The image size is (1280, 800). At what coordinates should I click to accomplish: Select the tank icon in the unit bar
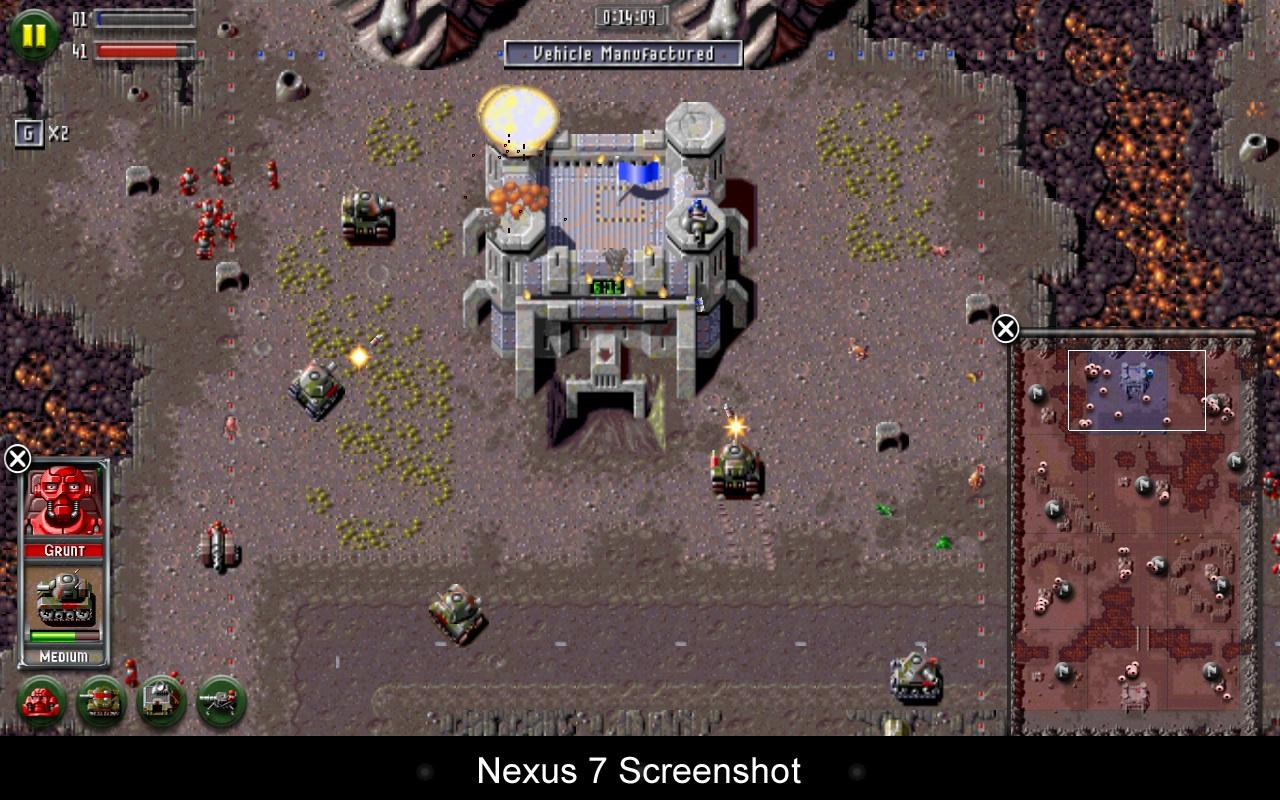pos(99,703)
